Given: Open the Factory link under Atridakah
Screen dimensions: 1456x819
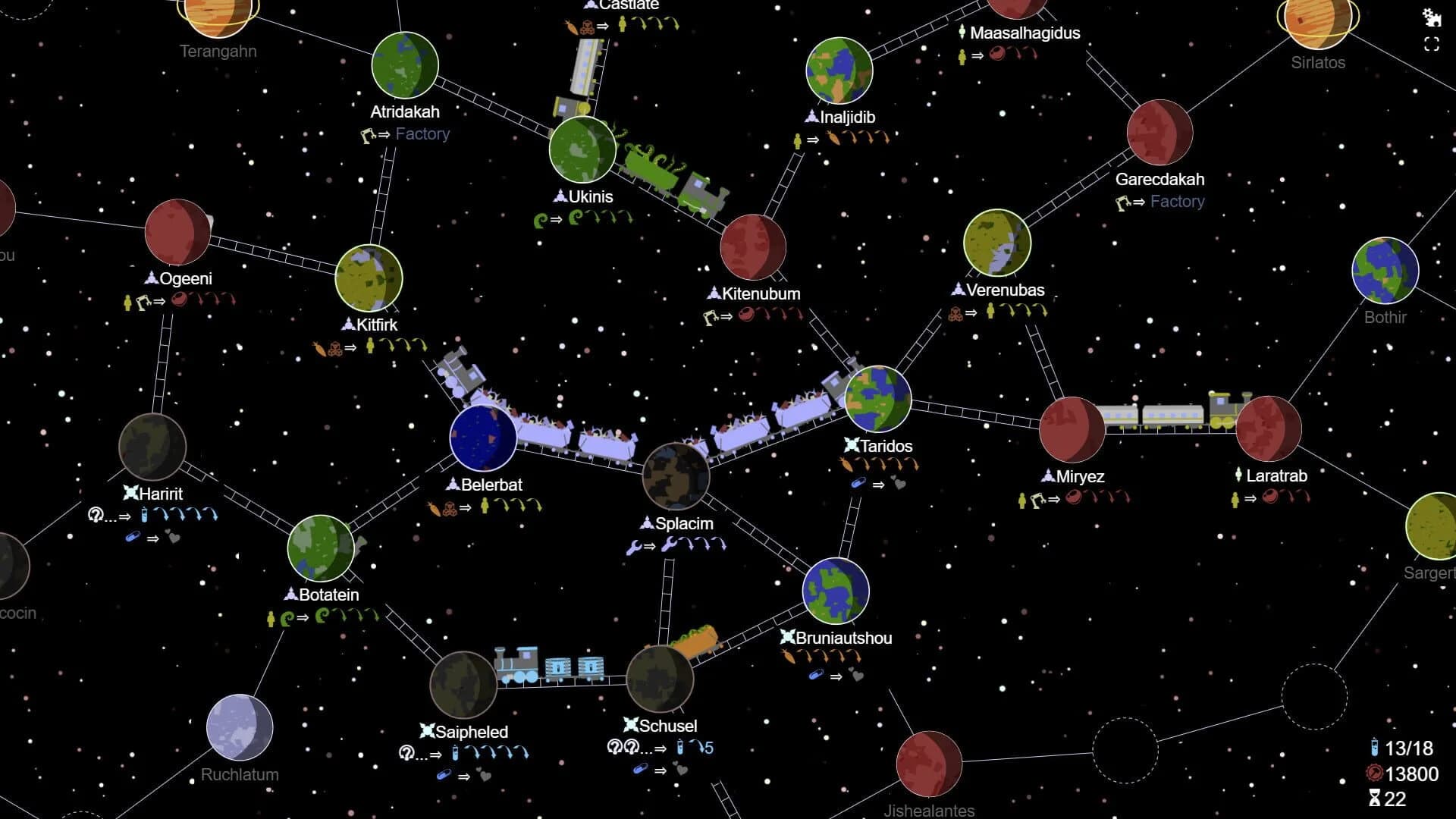Looking at the screenshot, I should tap(422, 133).
